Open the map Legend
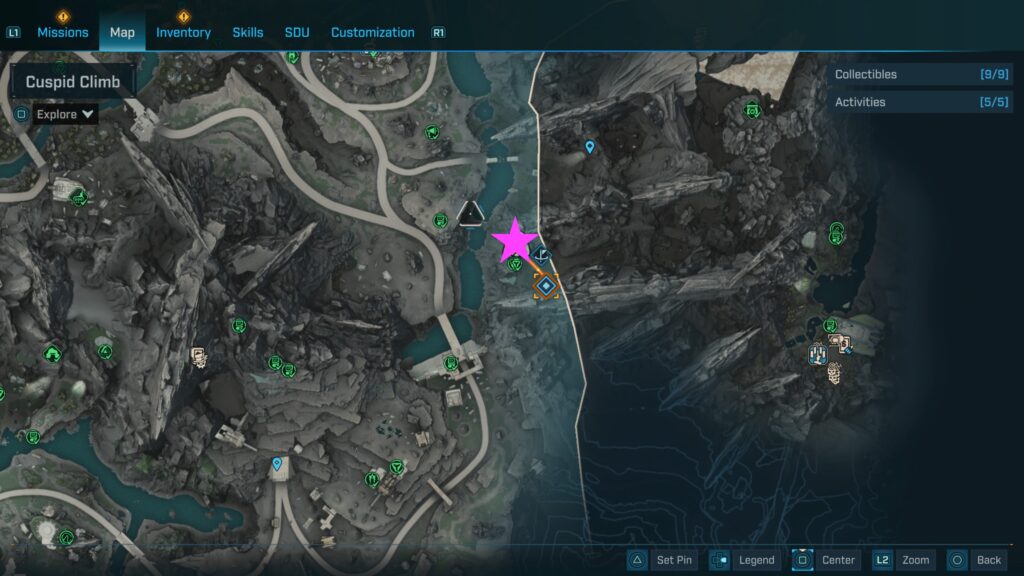Screen dimensions: 1024x576 [745, 560]
